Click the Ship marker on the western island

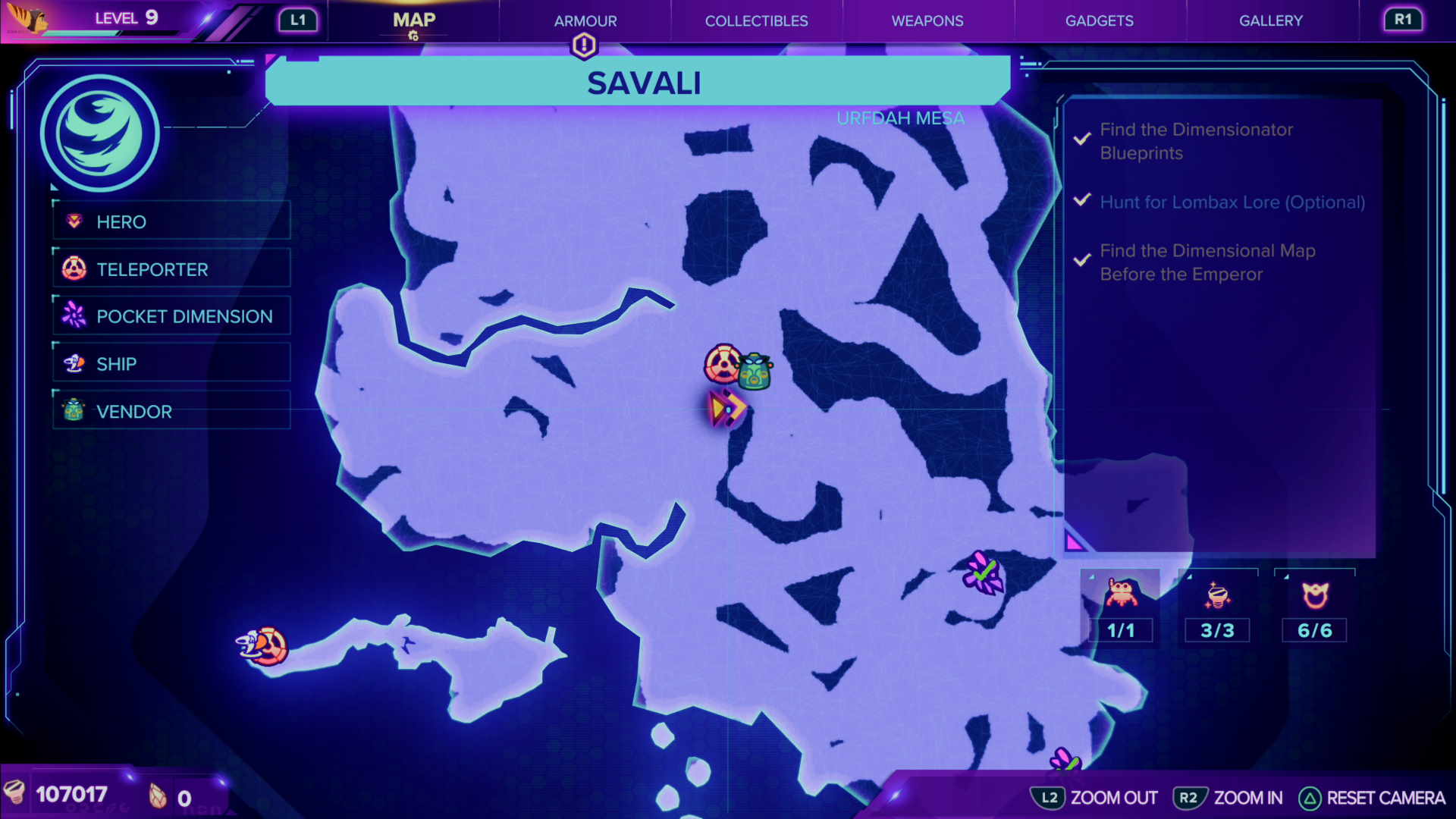coord(262,645)
